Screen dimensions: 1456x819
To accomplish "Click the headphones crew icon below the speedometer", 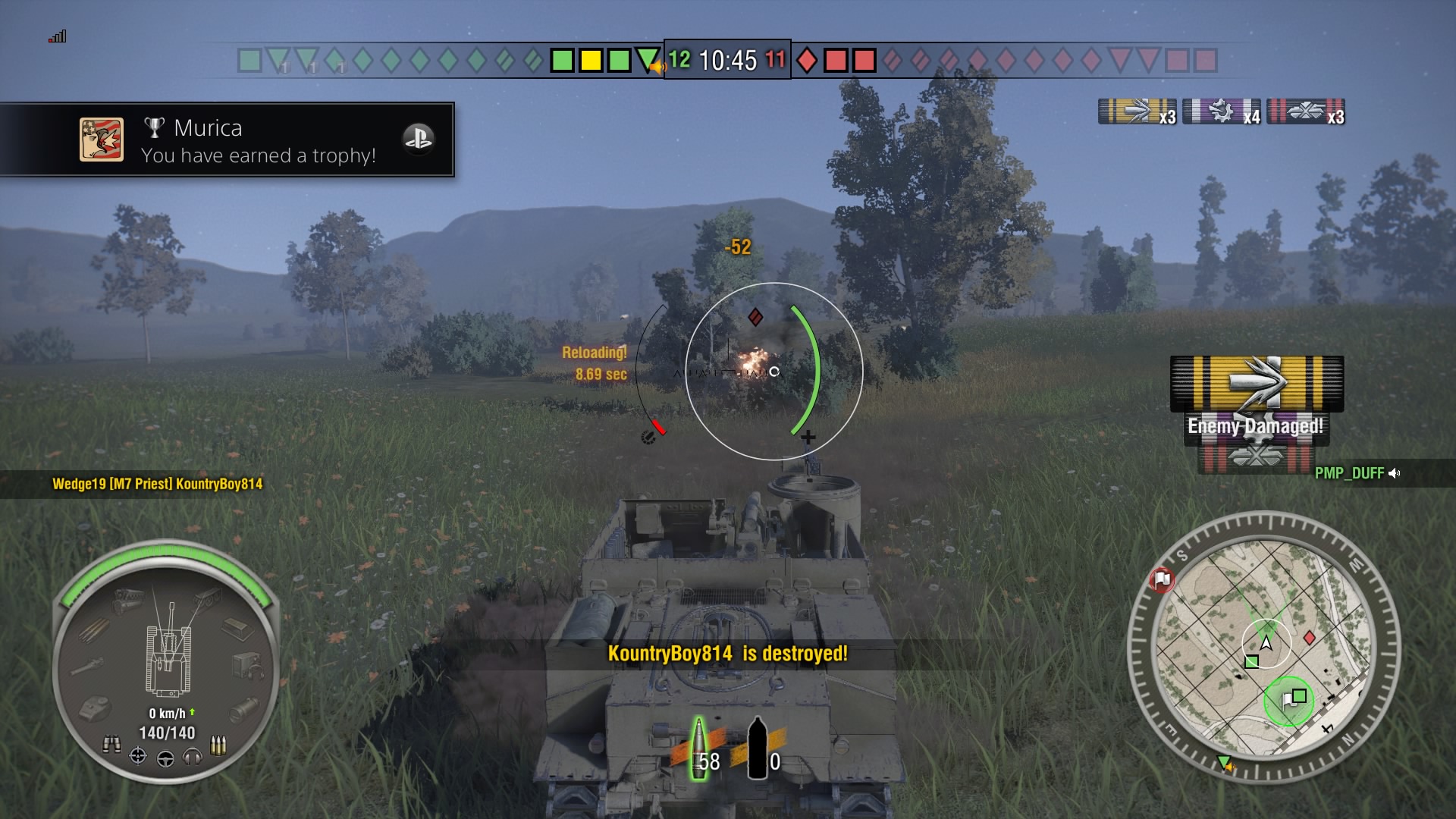I will click(x=191, y=758).
